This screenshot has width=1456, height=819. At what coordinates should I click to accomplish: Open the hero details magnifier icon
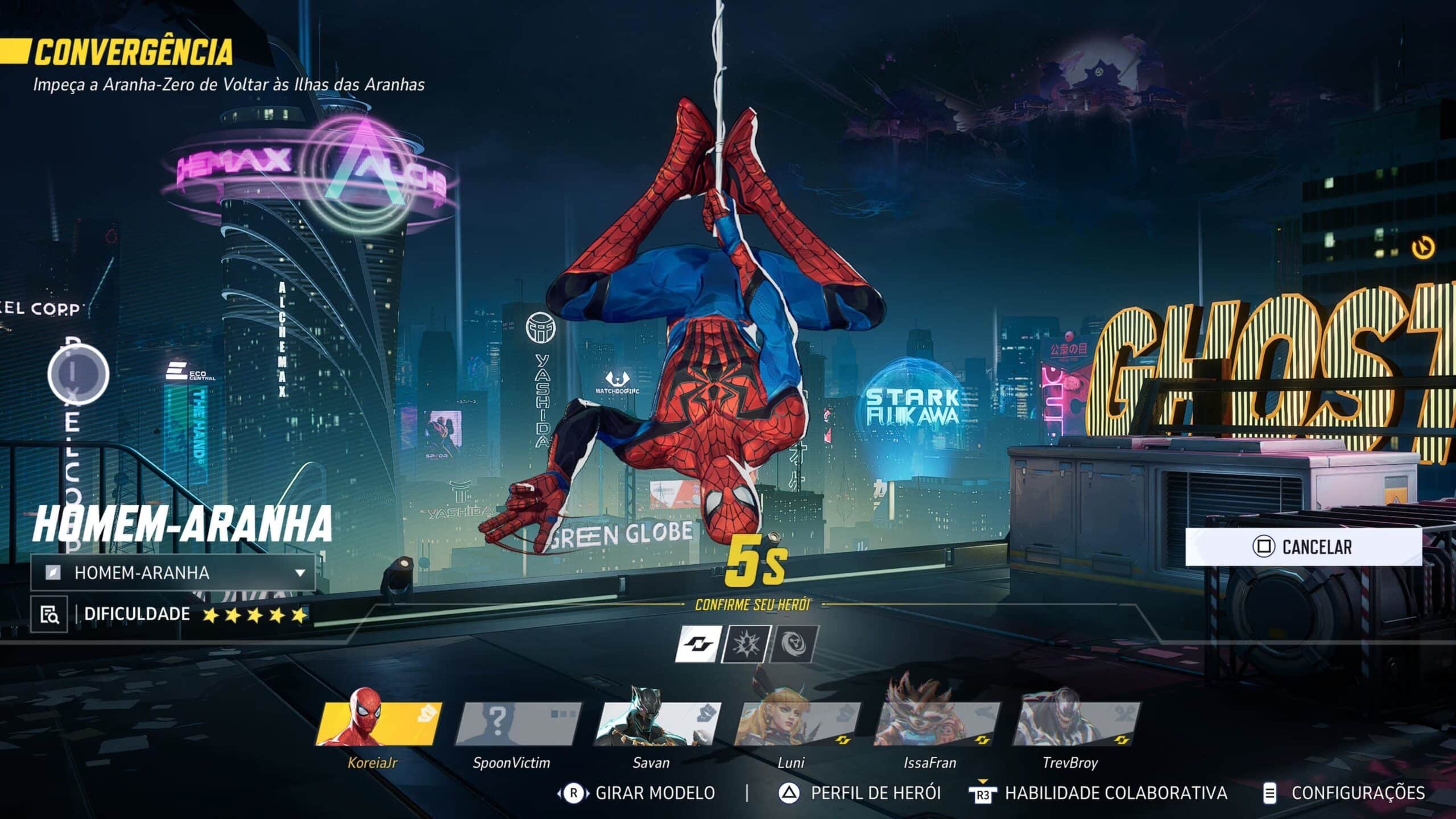tap(49, 614)
